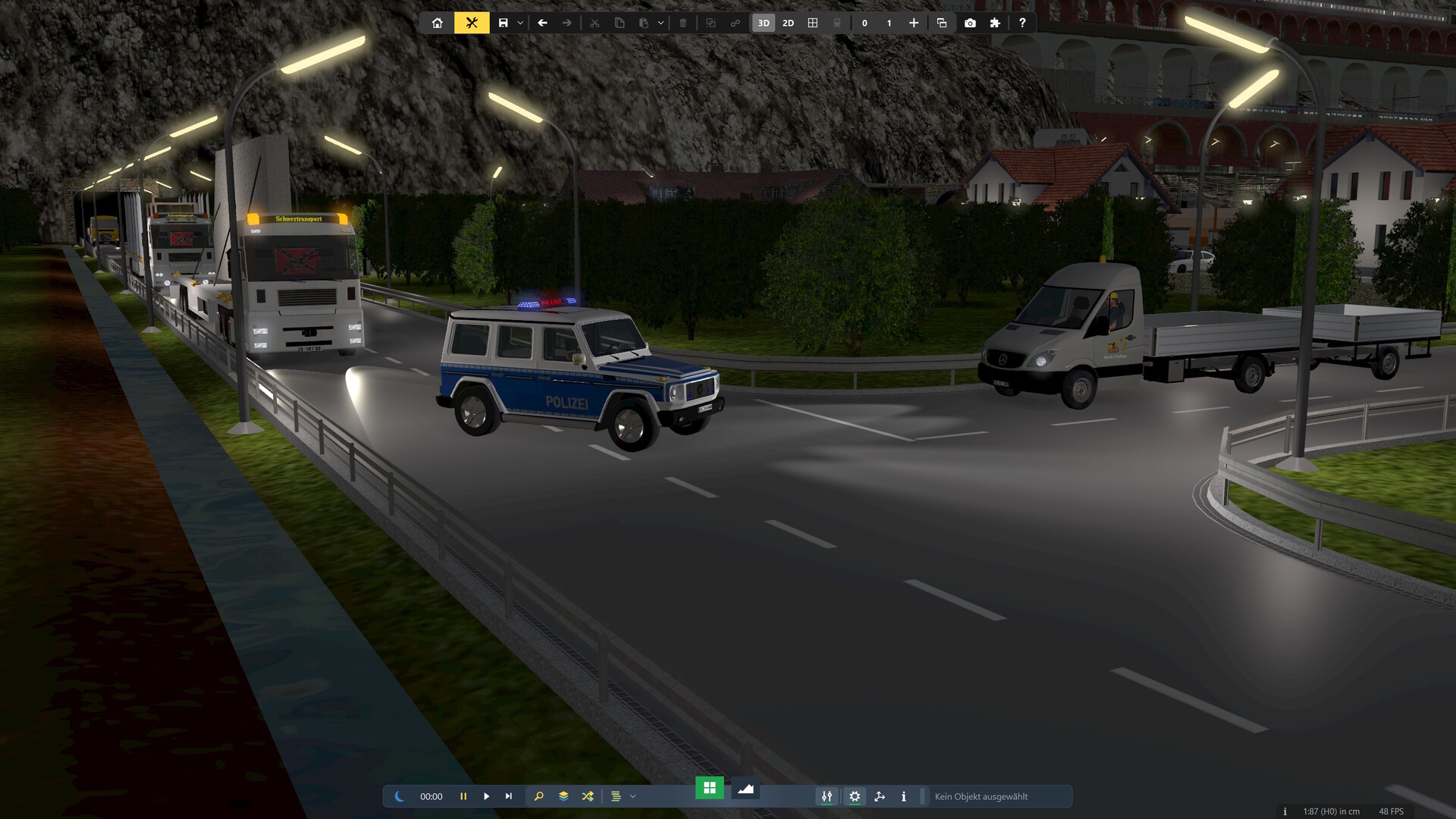
Task: Open the green catalog grid tab
Action: point(710,788)
